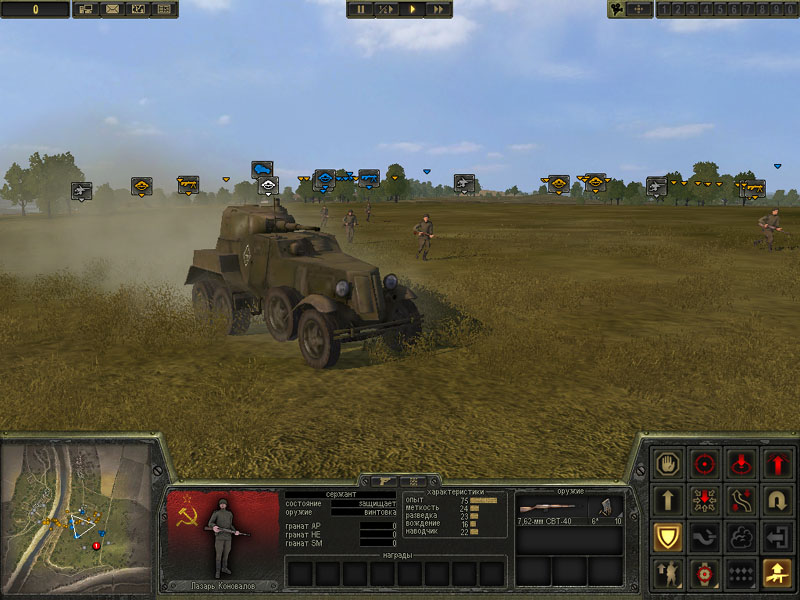800x600 pixels.
Task: Click the Soviet sergeant portrait
Action: [x=223, y=535]
